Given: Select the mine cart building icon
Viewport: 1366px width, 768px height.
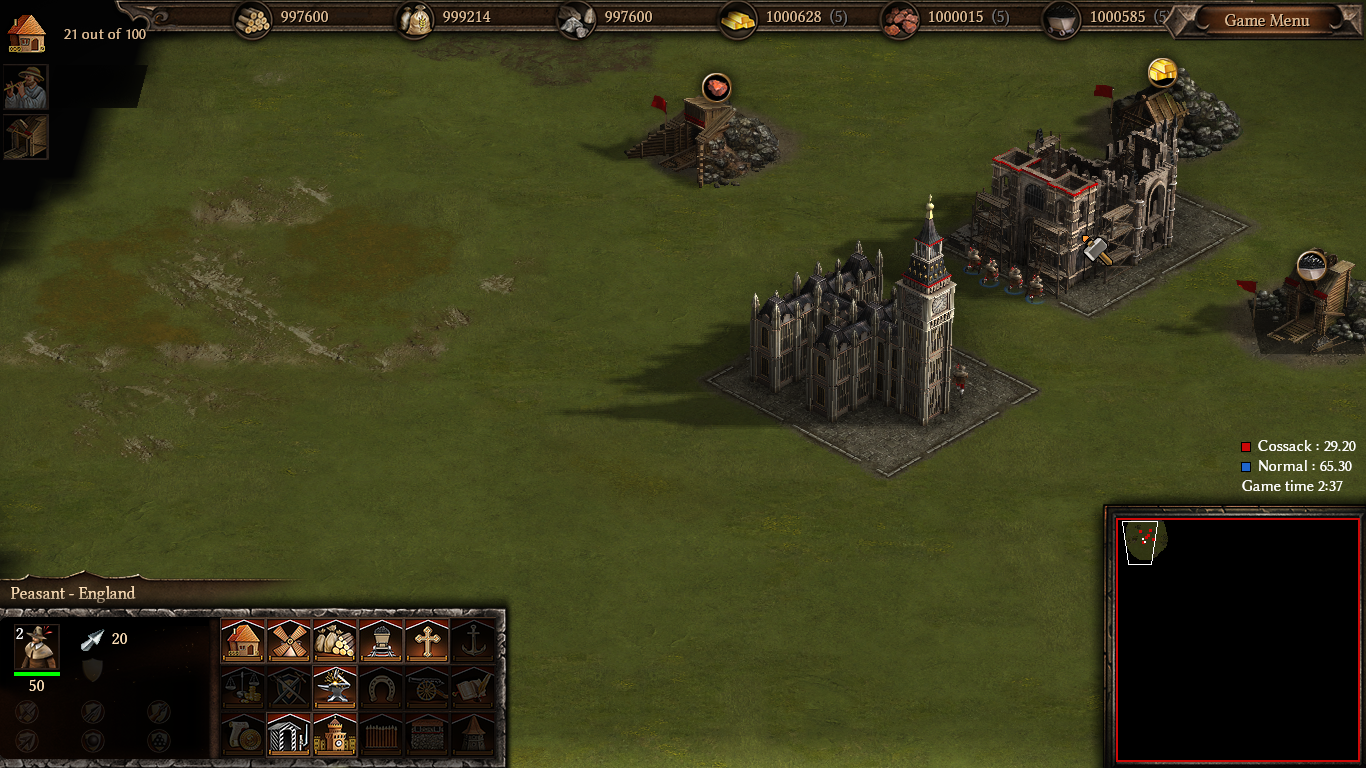Looking at the screenshot, I should click(381, 640).
